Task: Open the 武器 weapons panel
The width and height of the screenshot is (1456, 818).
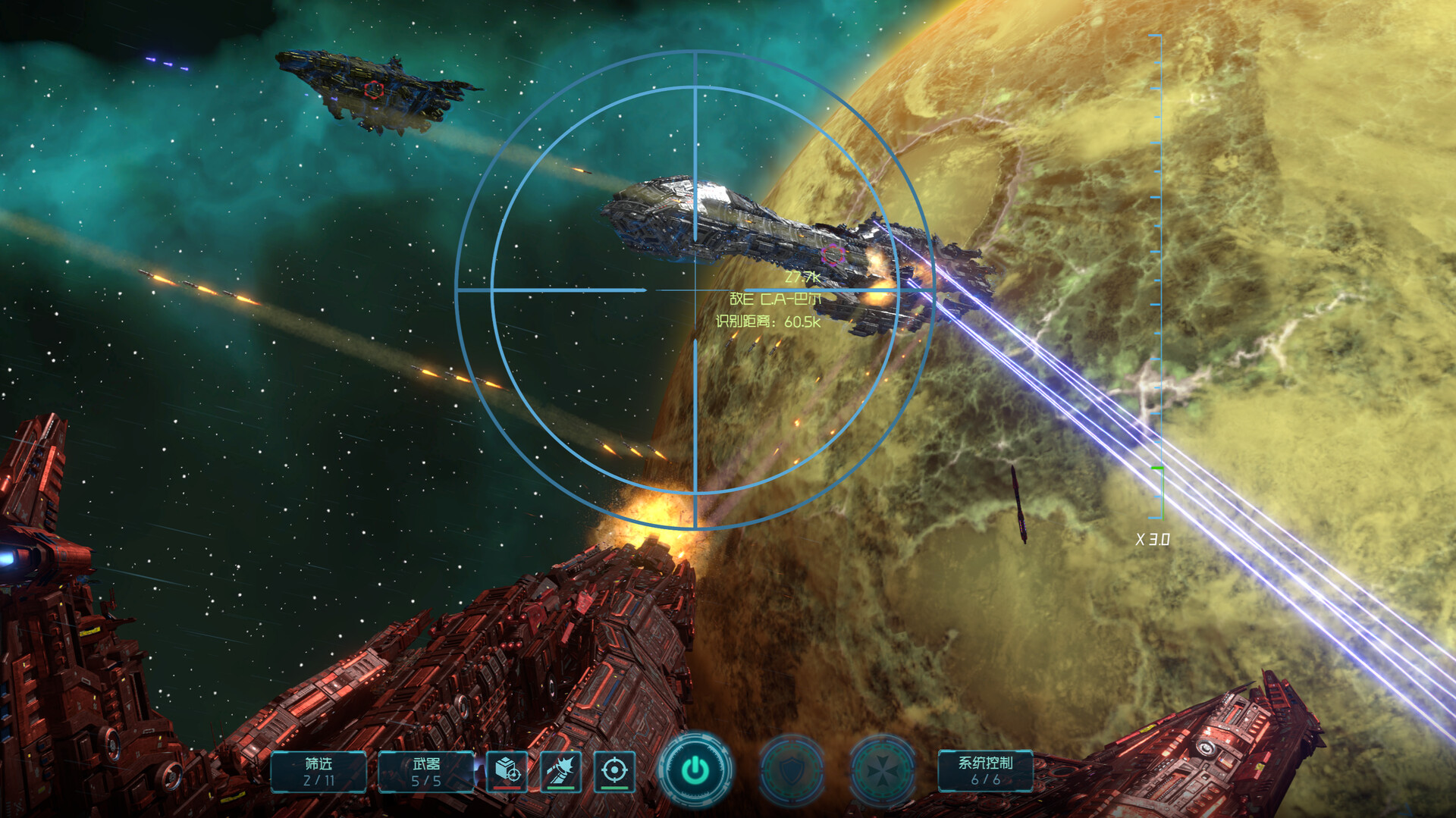Action: [426, 771]
